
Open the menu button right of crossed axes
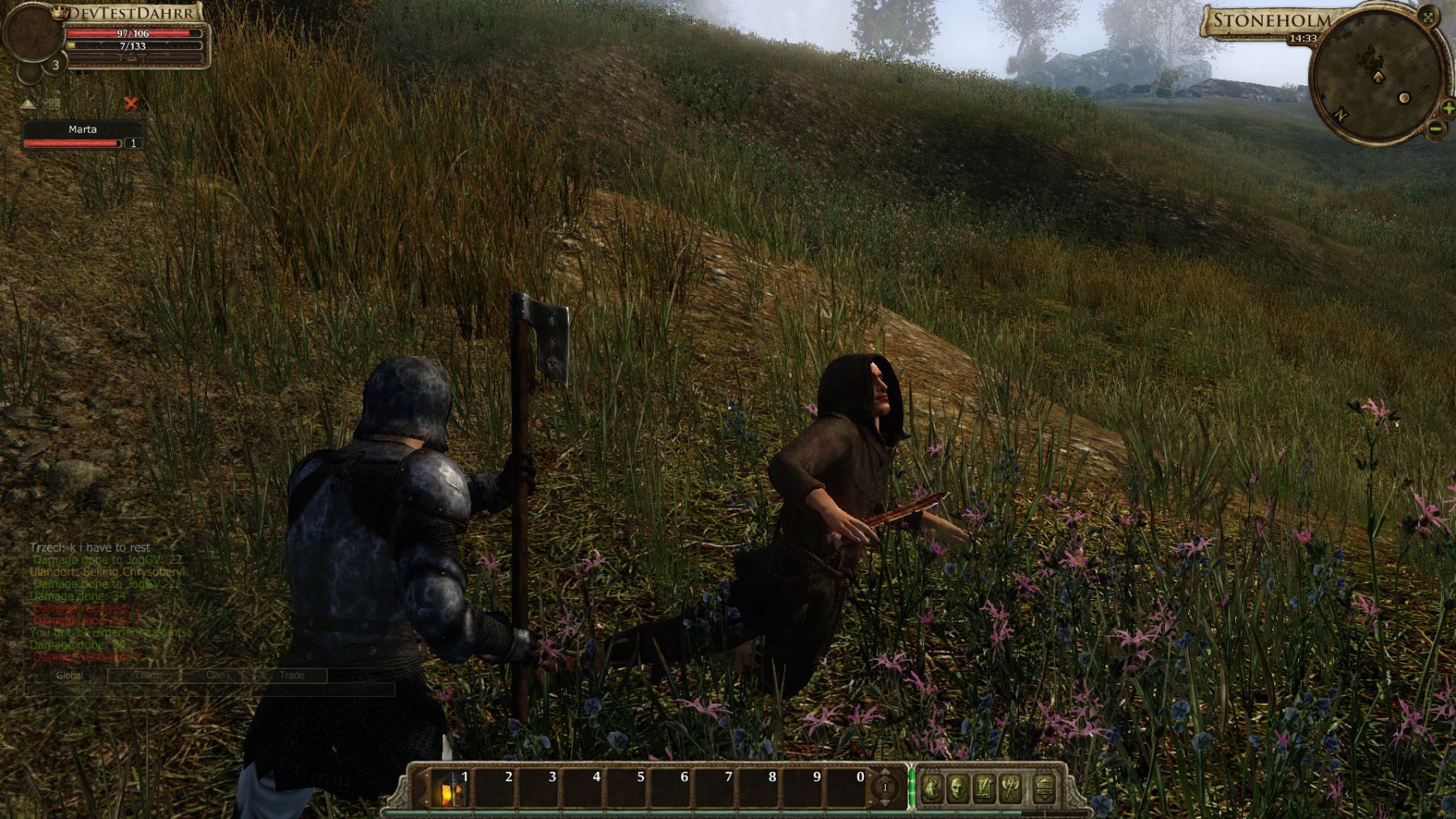(x=1044, y=787)
